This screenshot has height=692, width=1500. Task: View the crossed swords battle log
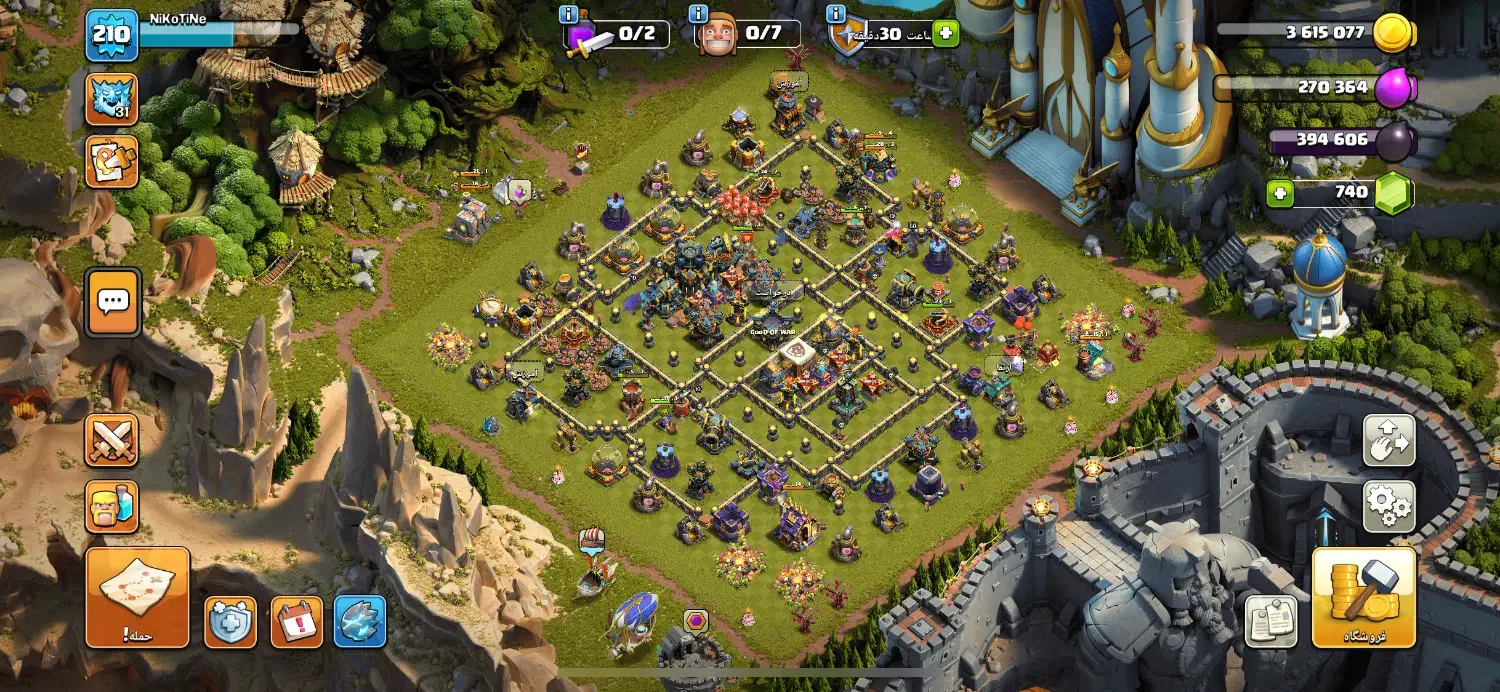[112, 440]
